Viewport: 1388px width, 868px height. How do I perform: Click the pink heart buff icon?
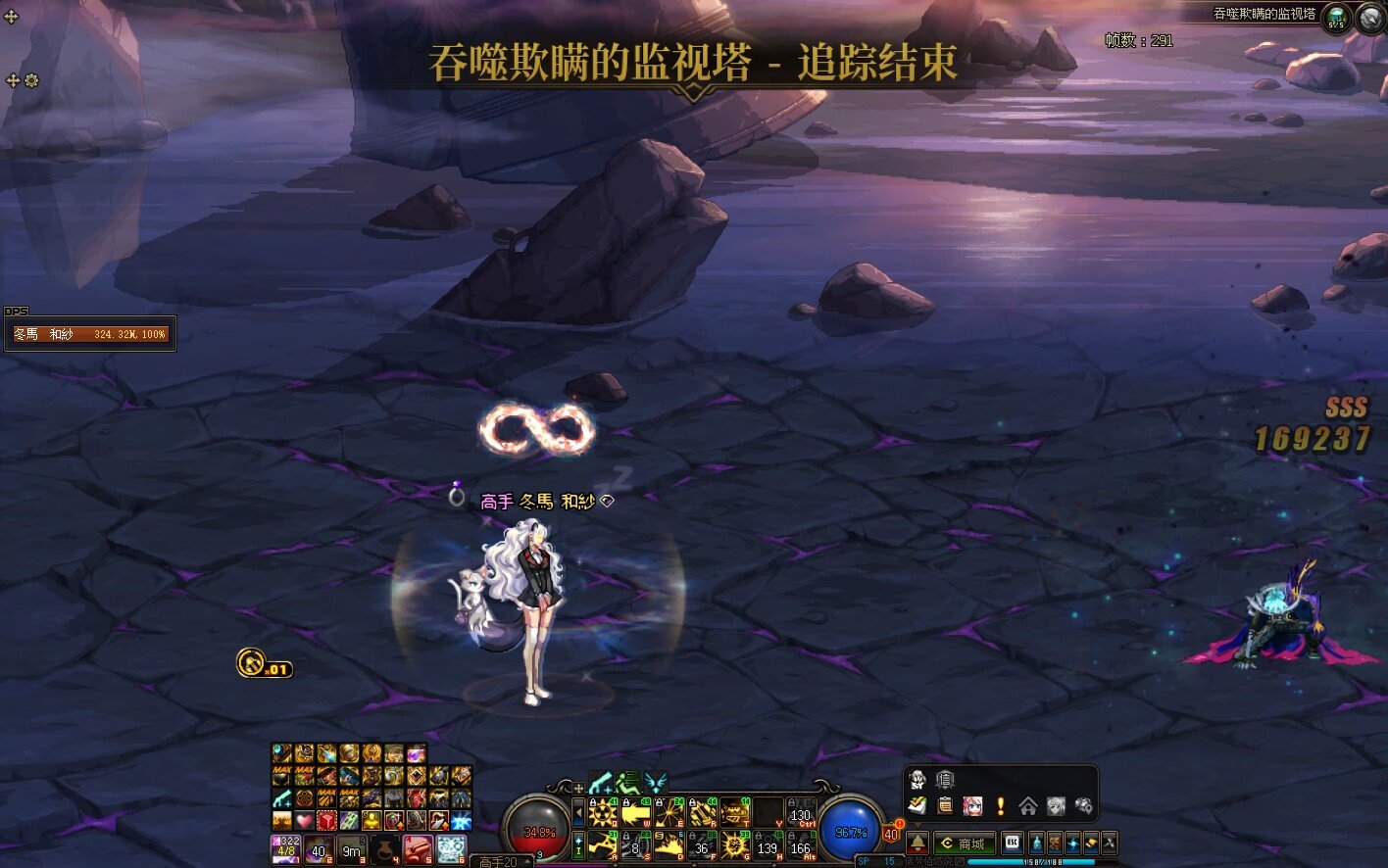pos(305,821)
